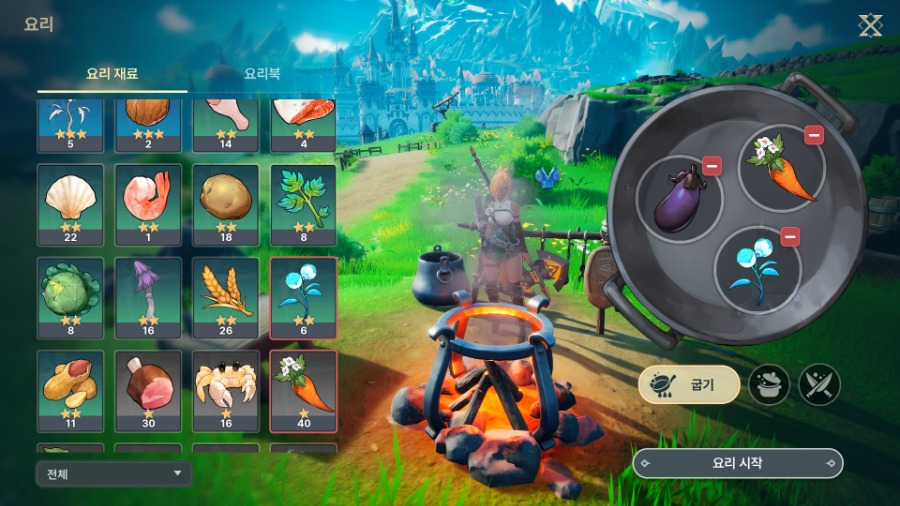
Task: Switch to the 요리북 tab
Action: (262, 74)
